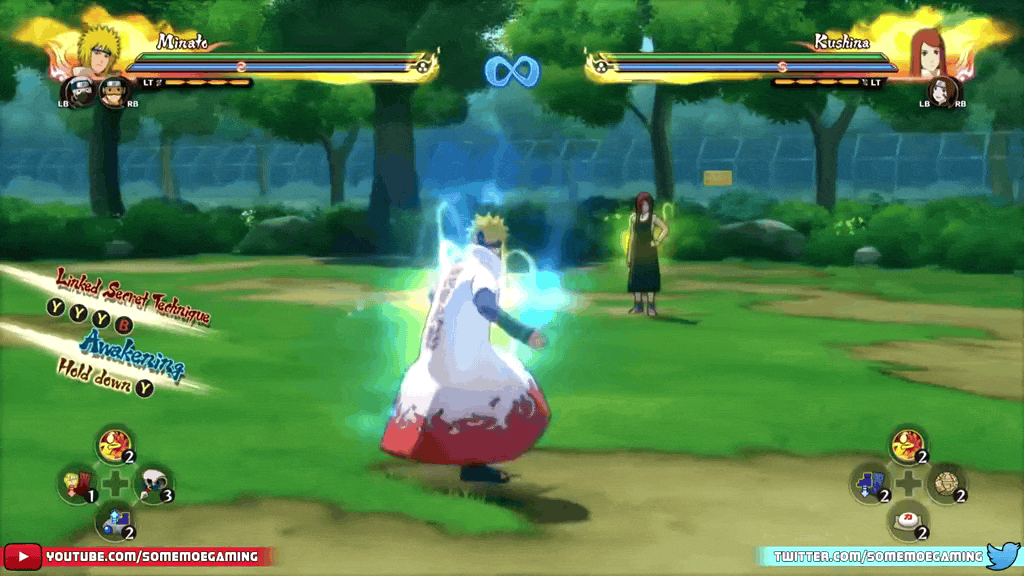Select Kushina's character portrait
Screen dimensions: 1024x576
tap(927, 50)
